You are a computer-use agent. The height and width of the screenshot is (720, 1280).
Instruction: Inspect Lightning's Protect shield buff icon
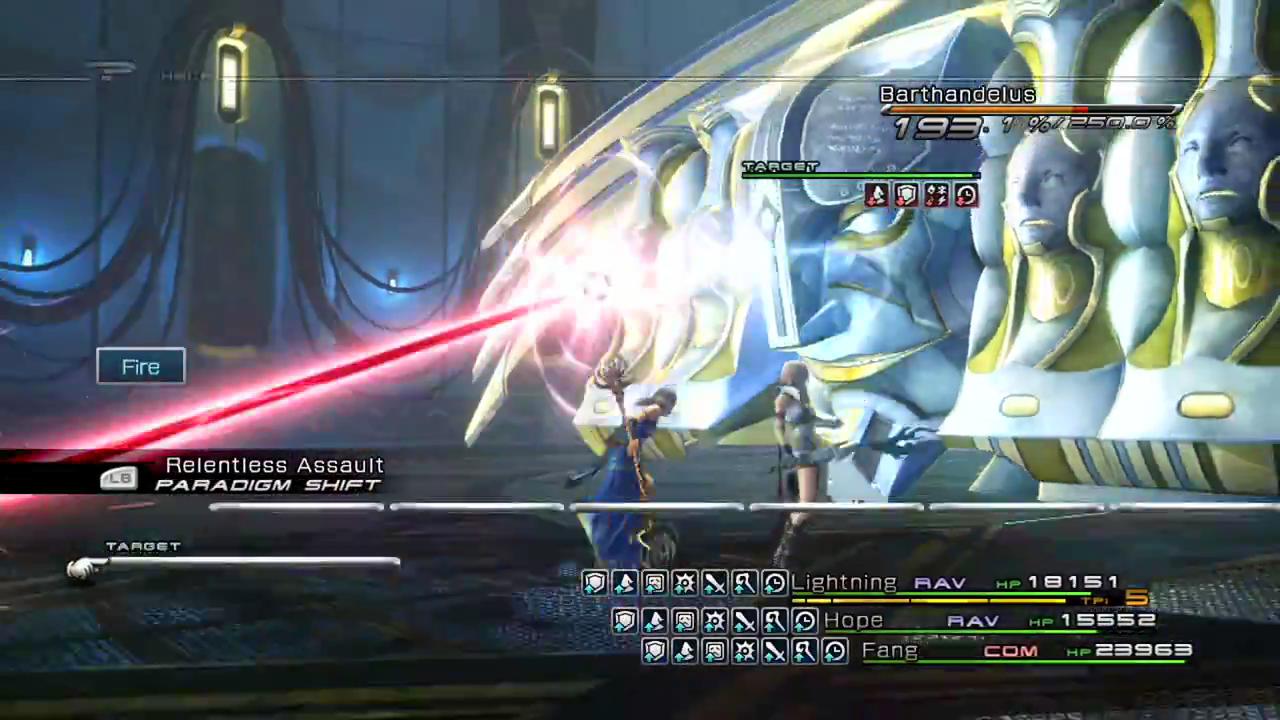(x=595, y=583)
